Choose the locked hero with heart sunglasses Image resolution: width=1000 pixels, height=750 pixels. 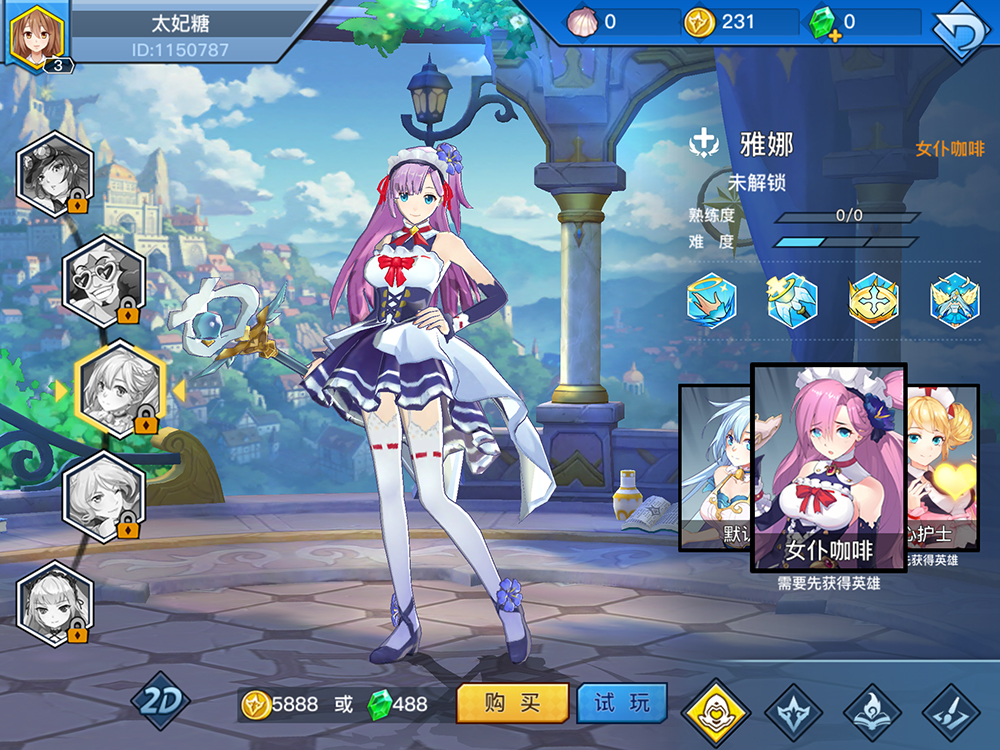click(x=103, y=281)
